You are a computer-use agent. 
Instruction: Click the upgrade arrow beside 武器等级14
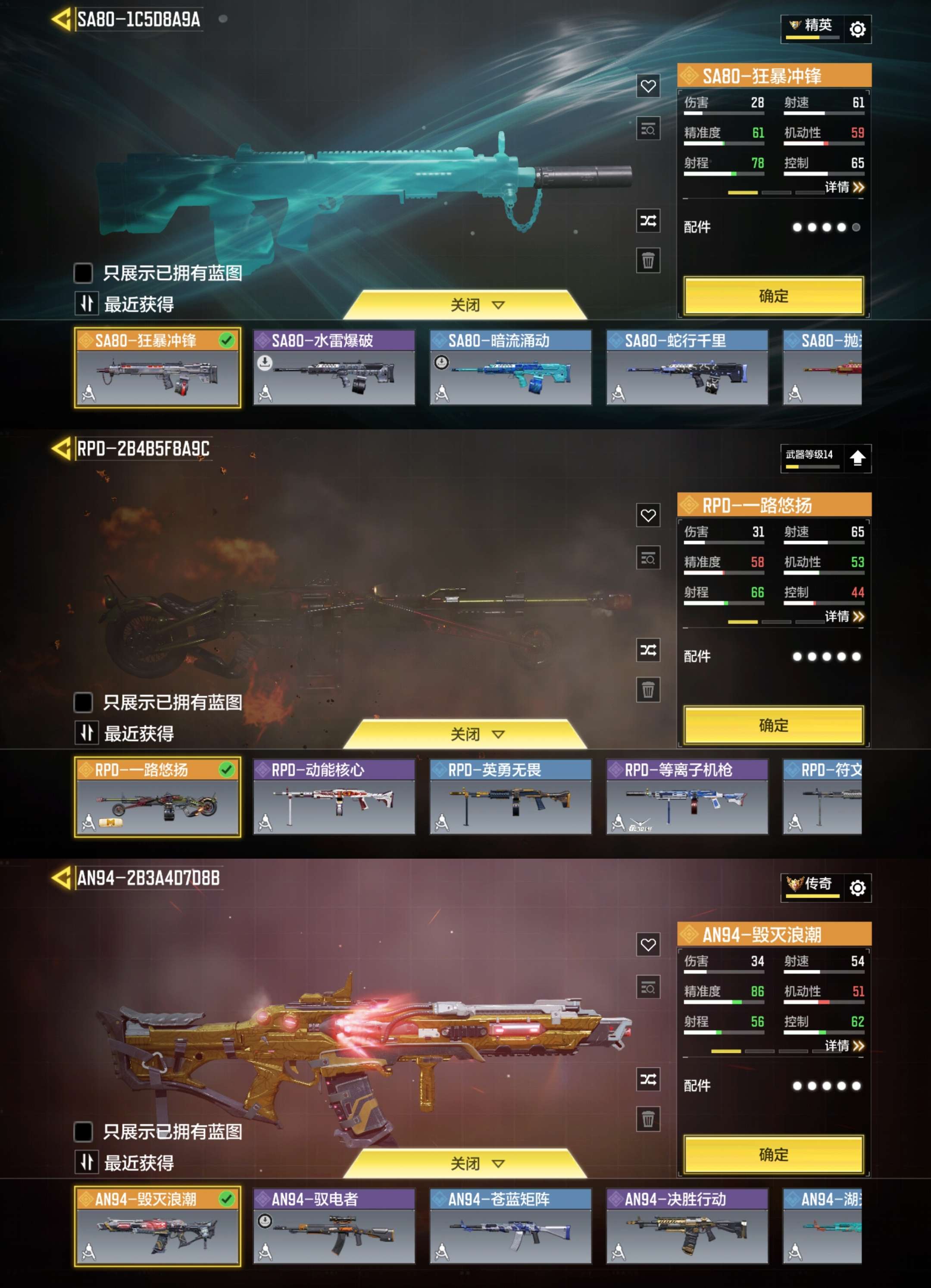(x=857, y=458)
